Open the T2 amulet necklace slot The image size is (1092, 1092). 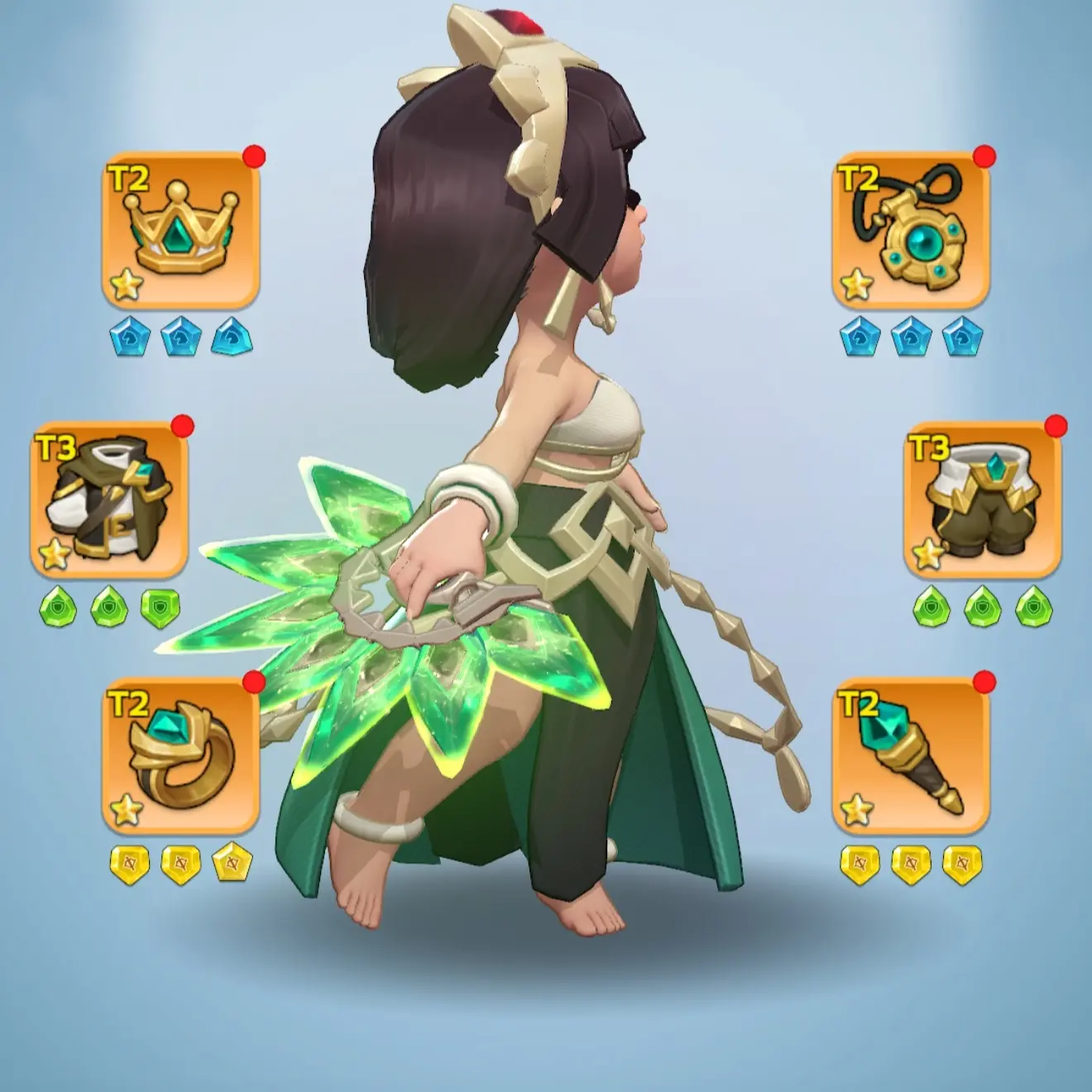click(911, 229)
